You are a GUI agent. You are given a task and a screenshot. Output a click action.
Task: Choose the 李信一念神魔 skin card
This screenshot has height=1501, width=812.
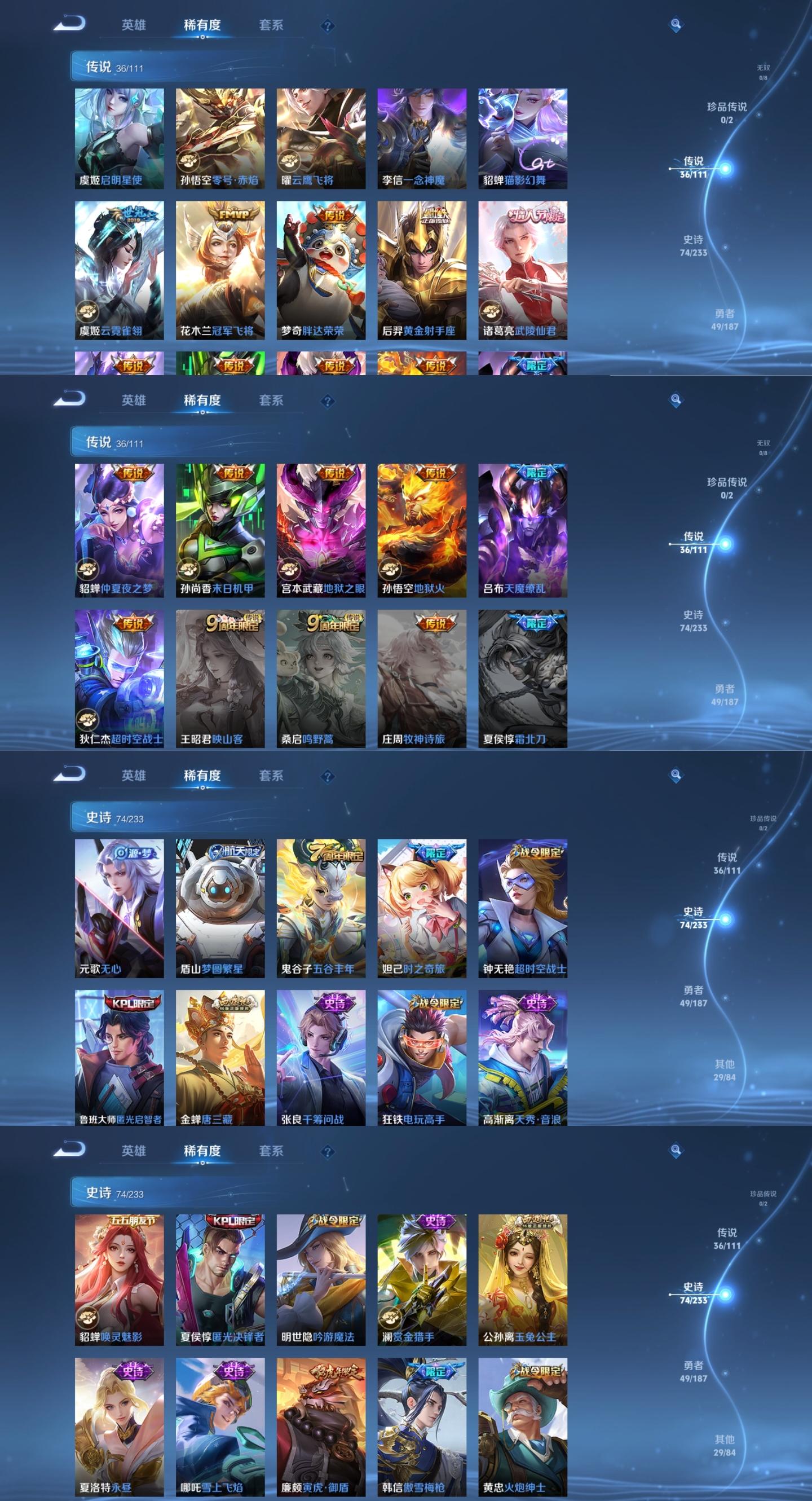tap(422, 138)
